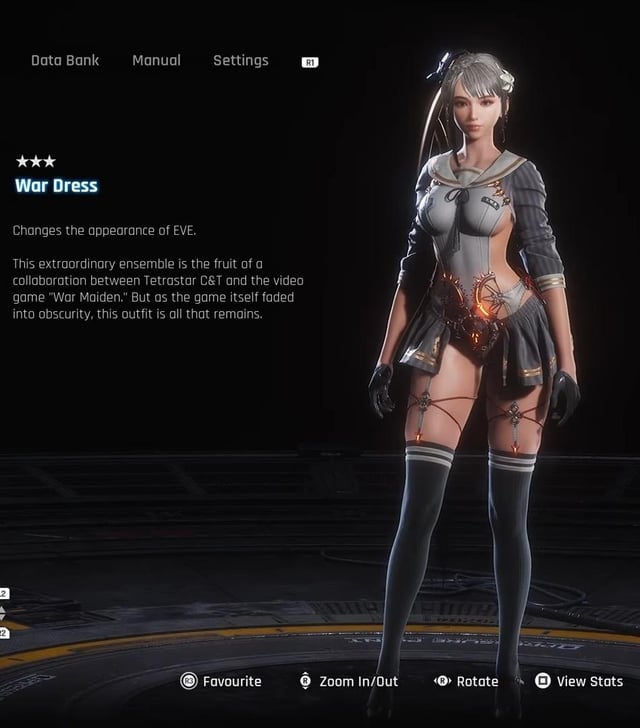Switch to the Manual tab
Screen dimensions: 640x728
pyautogui.click(x=156, y=61)
